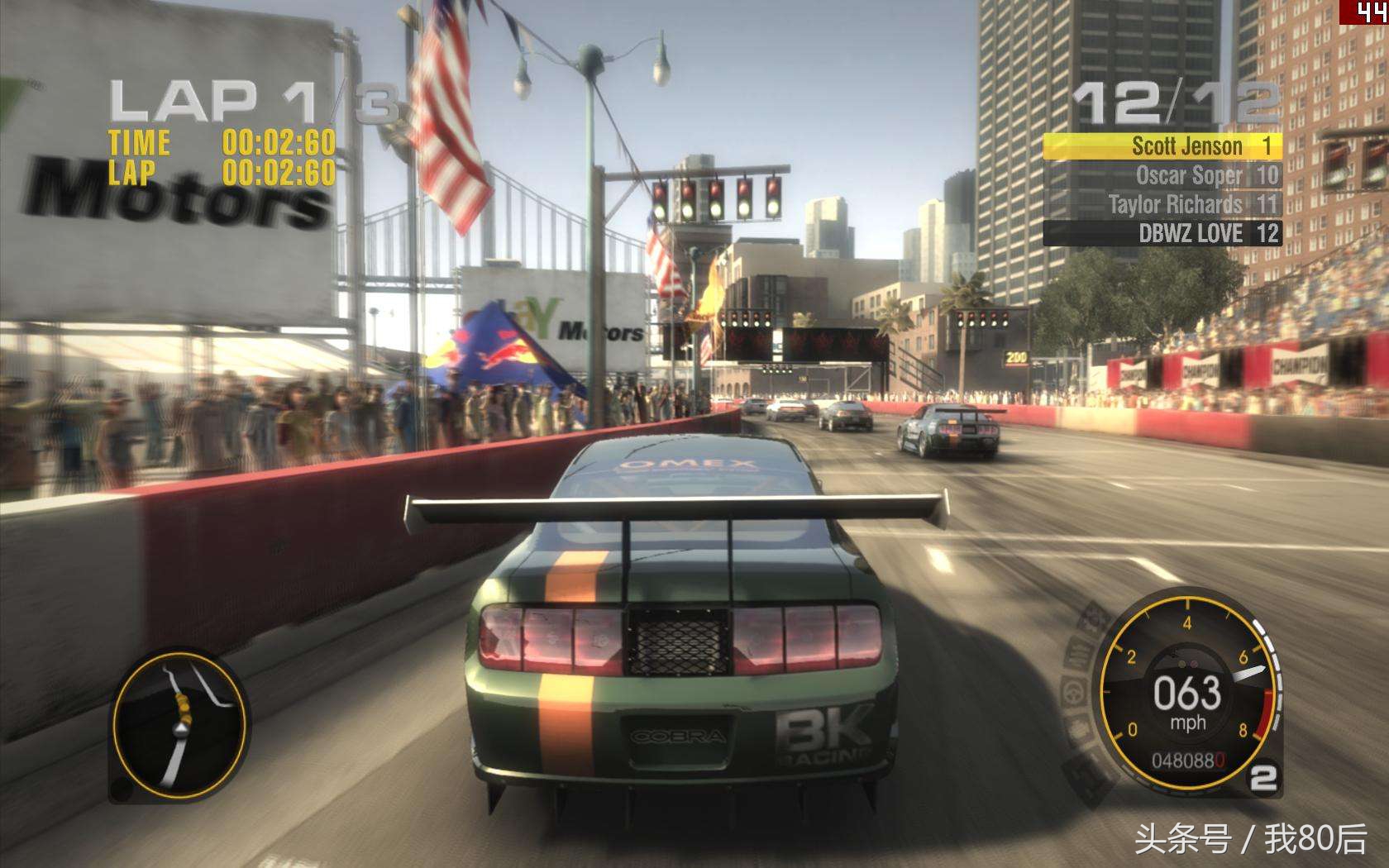Click the circular track minimap
Screen dimensions: 1389x868
pos(179,725)
